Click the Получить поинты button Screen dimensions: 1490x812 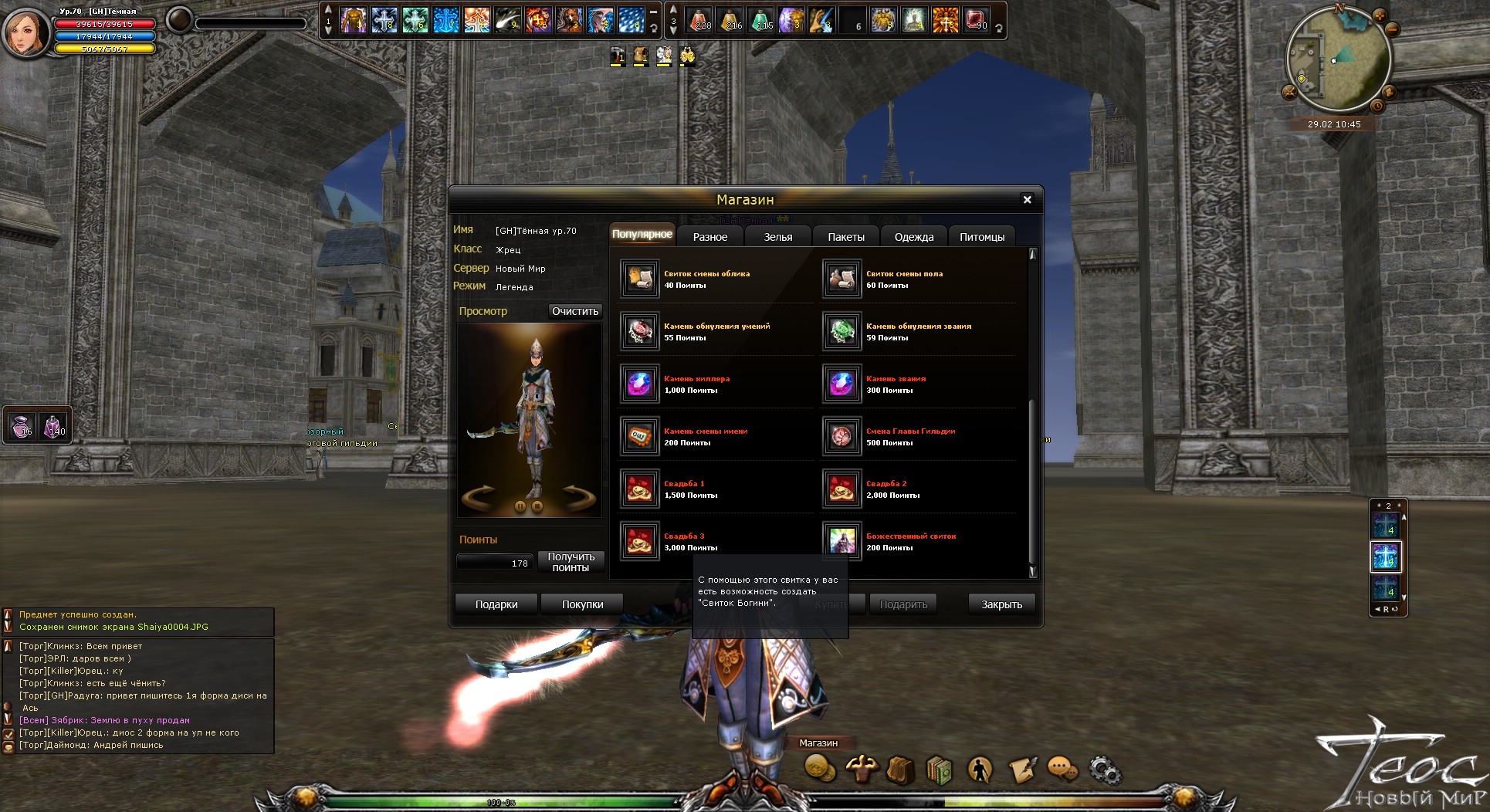(x=571, y=562)
